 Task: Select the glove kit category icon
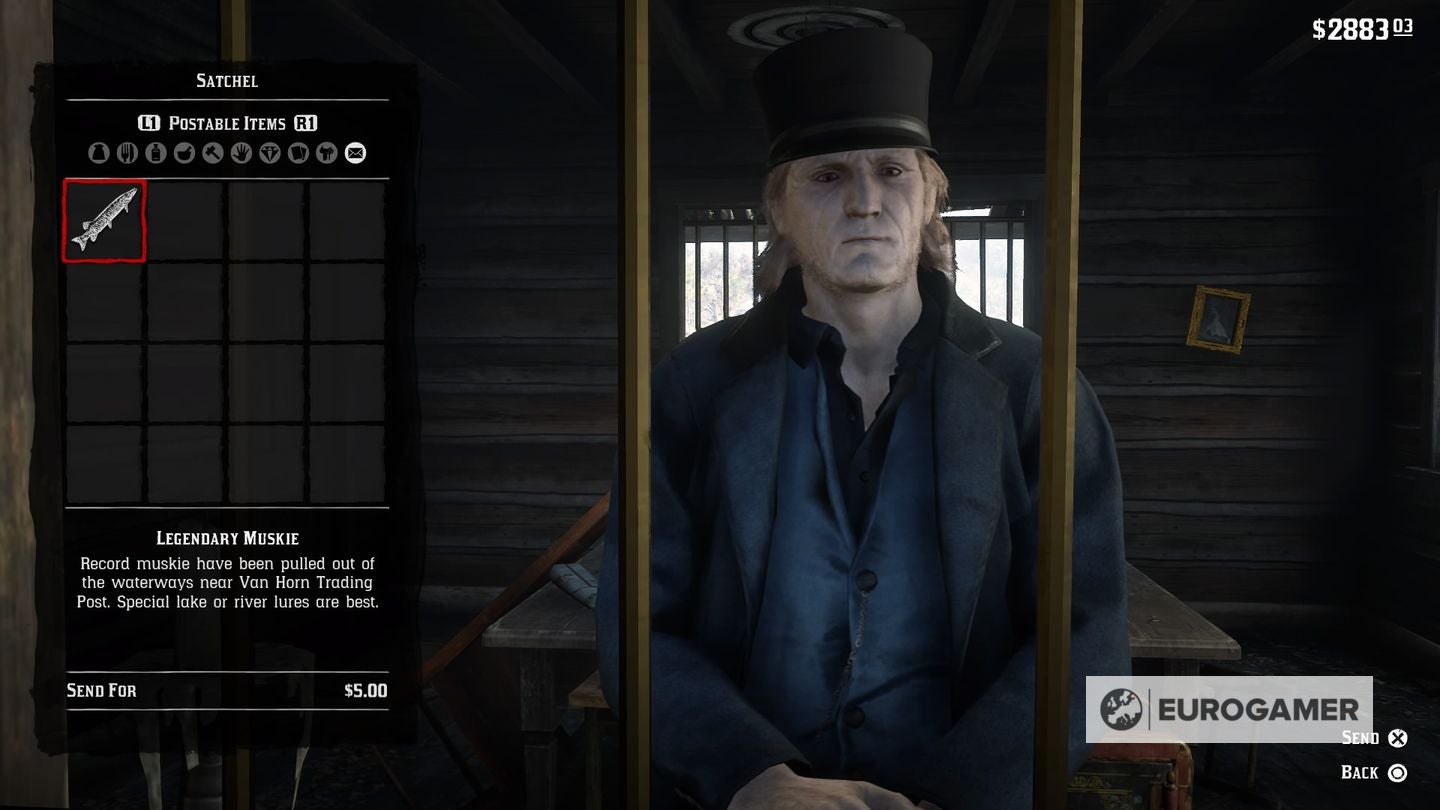[x=239, y=153]
